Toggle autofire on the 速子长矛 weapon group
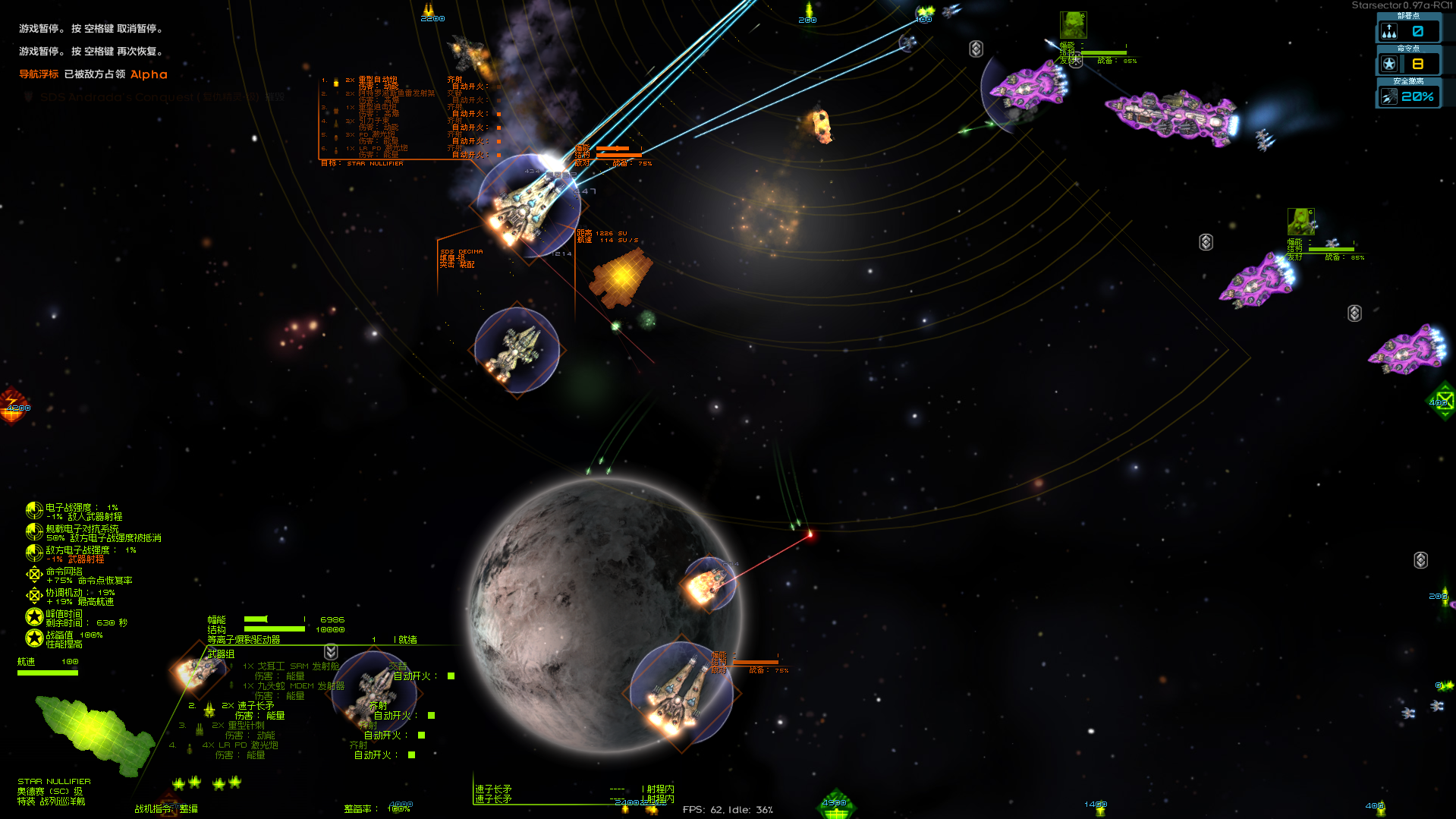This screenshot has height=819, width=1456. click(430, 715)
